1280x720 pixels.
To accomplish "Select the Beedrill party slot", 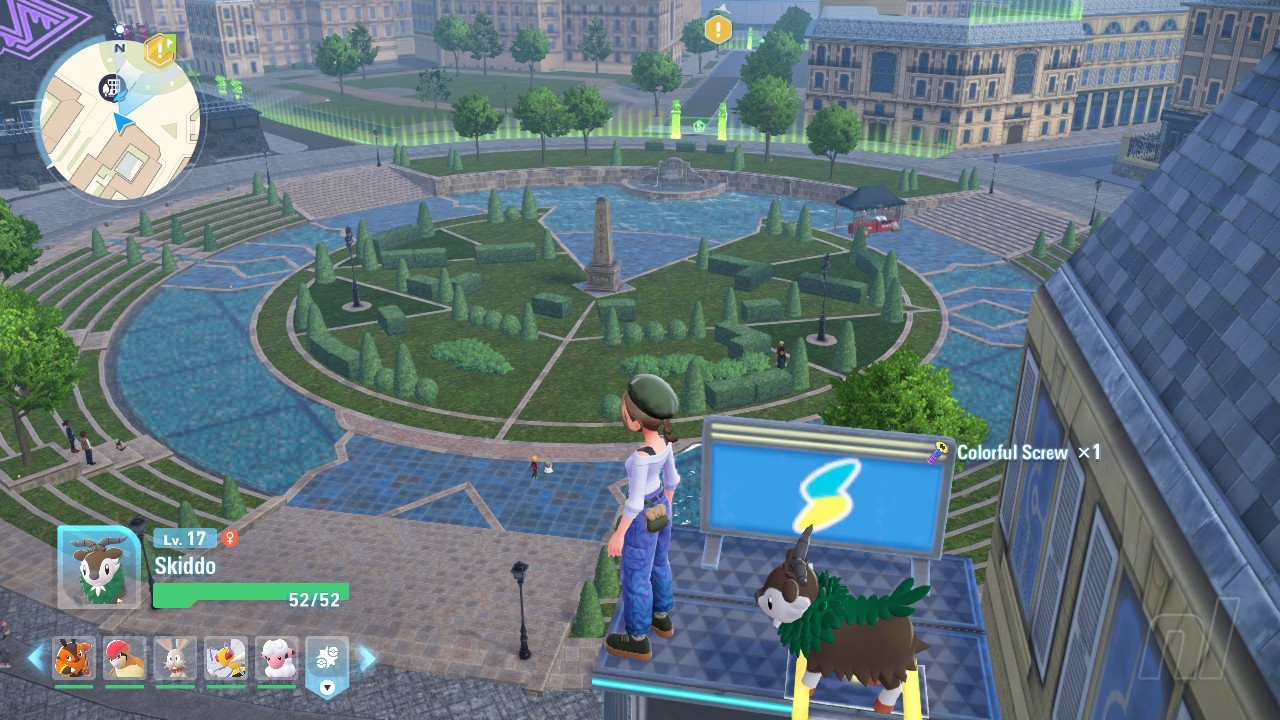I will (x=226, y=658).
